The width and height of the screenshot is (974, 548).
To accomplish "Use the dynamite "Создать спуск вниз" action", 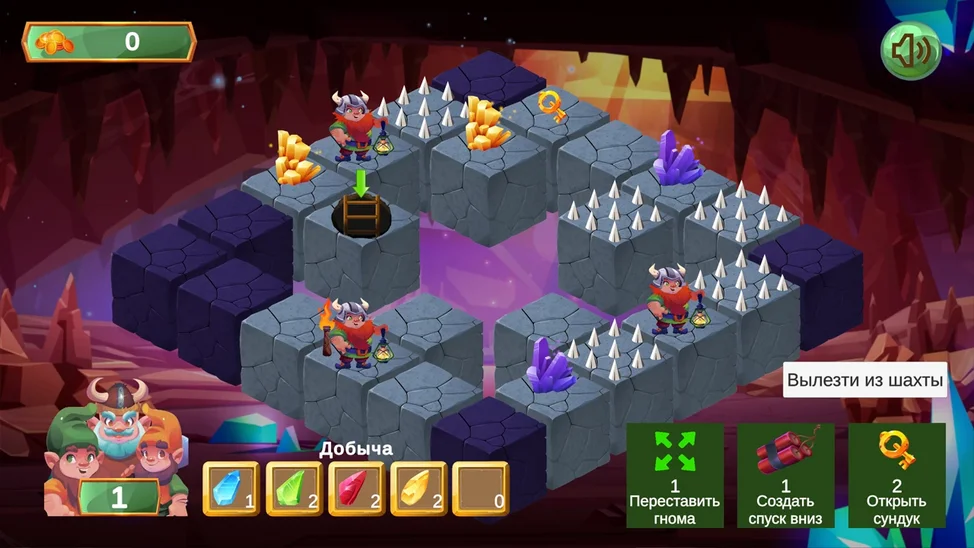I will pyautogui.click(x=786, y=475).
